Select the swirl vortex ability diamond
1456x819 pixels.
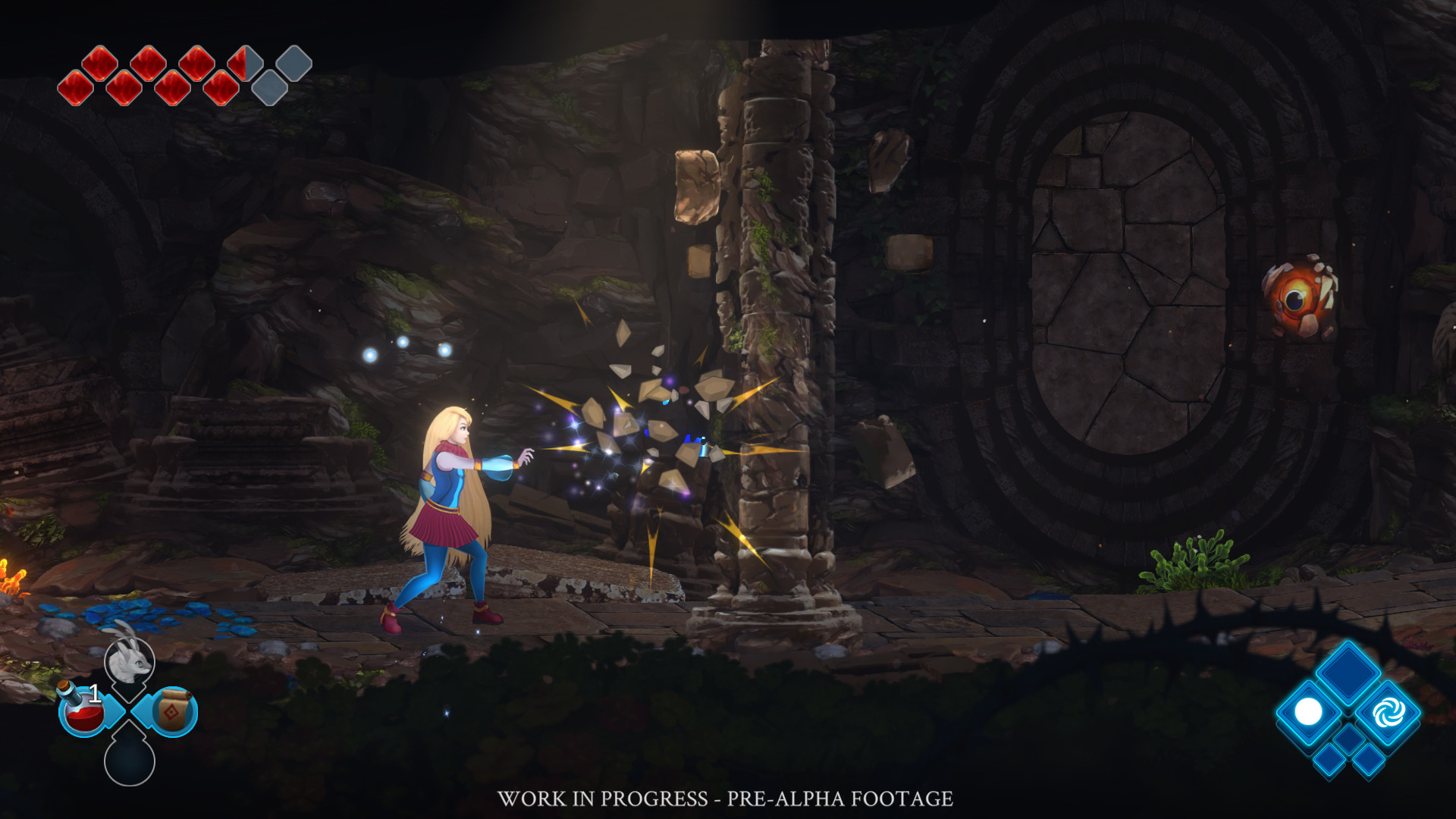coord(1389,713)
